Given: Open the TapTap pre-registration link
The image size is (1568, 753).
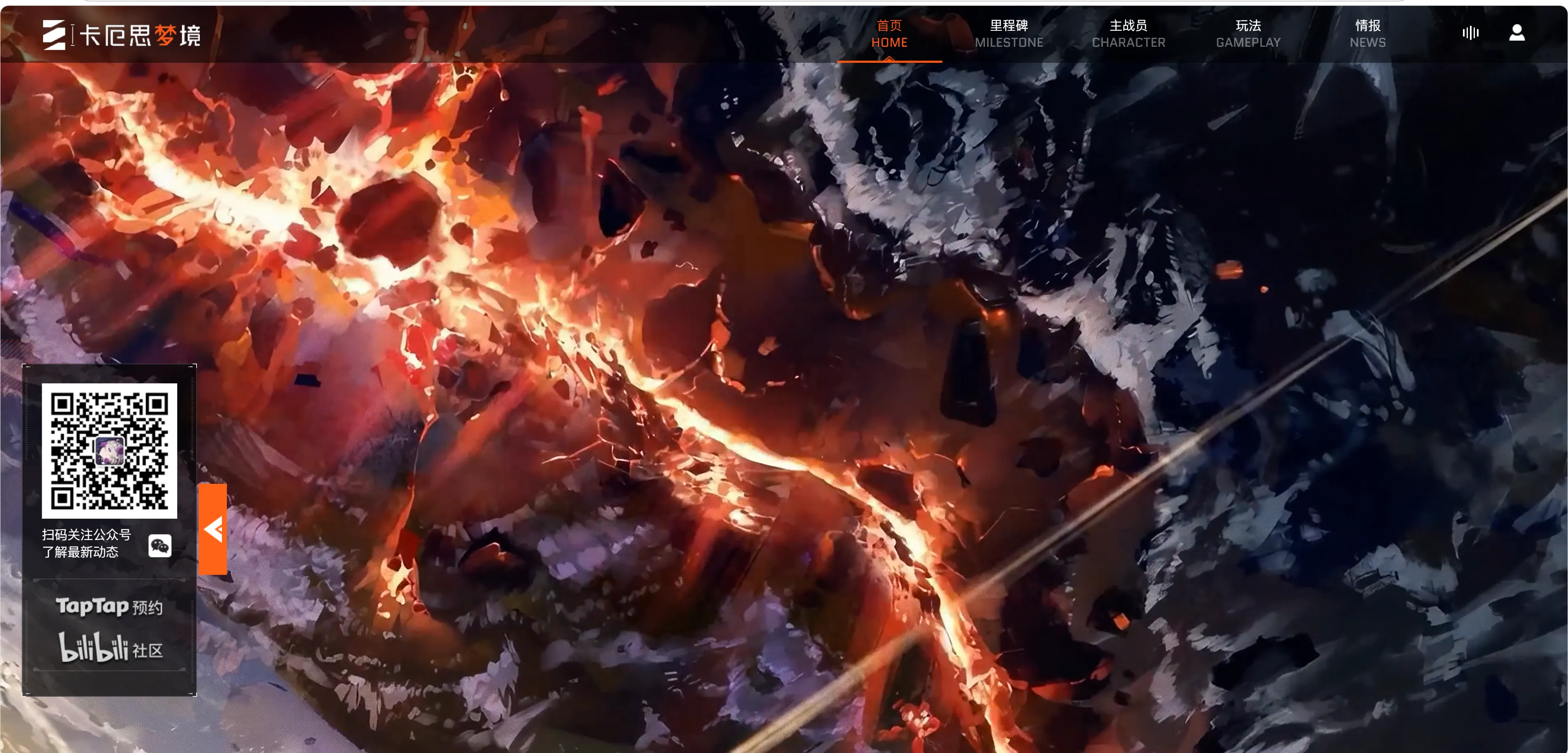Looking at the screenshot, I should point(110,606).
